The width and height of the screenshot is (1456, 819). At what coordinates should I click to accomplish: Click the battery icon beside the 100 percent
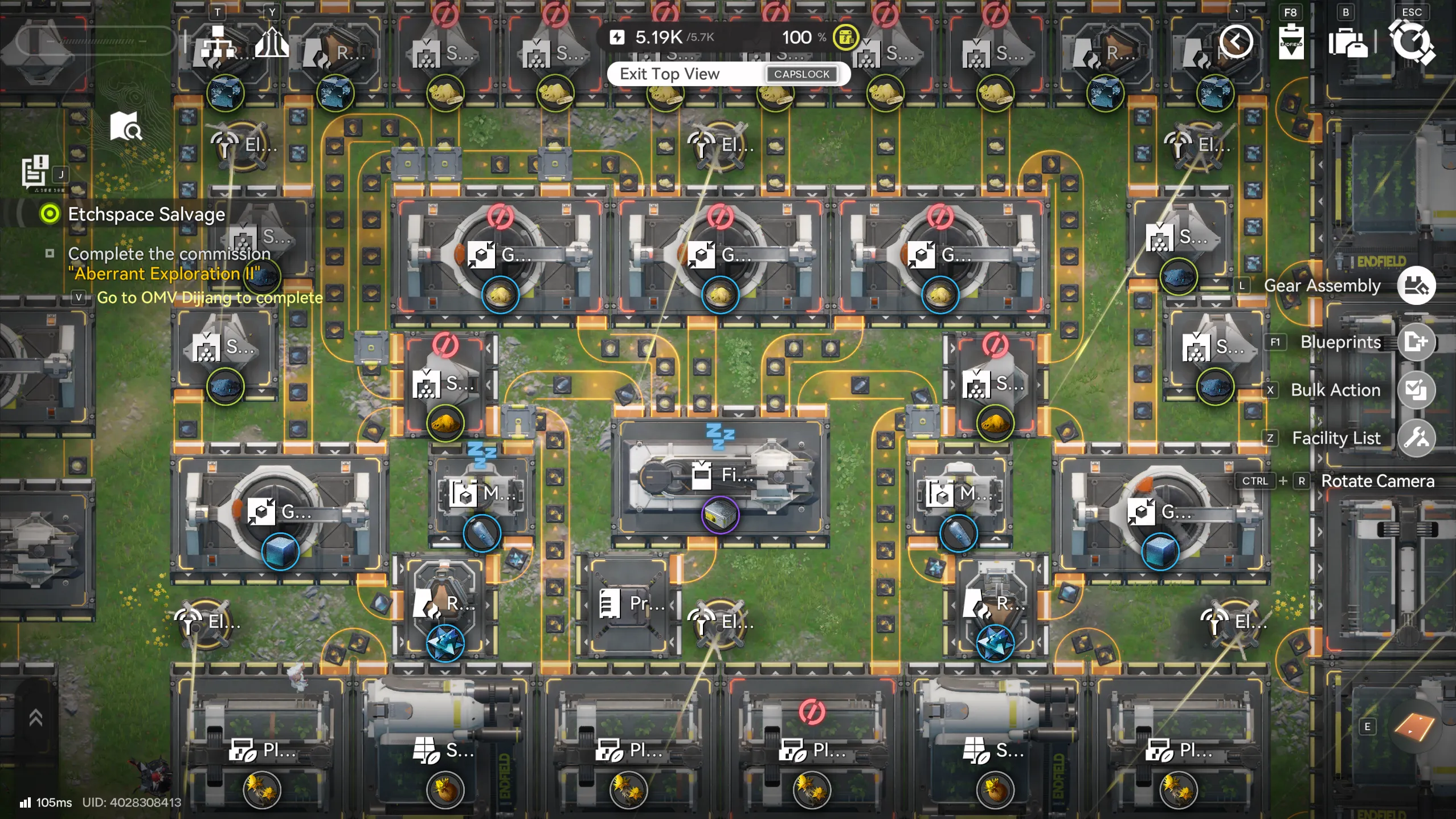845,37
